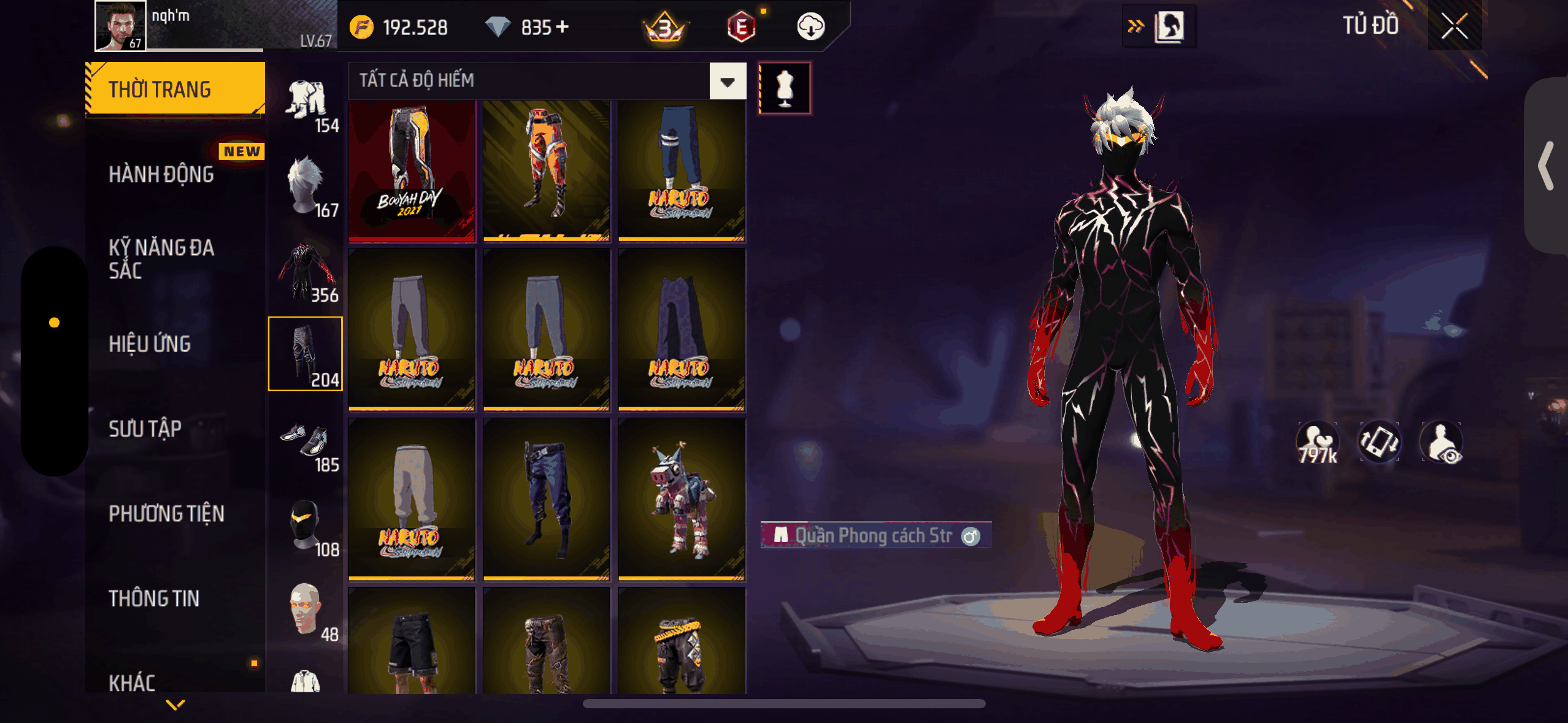Close the wardrobe screen
This screenshot has width=1568, height=723.
click(1454, 26)
